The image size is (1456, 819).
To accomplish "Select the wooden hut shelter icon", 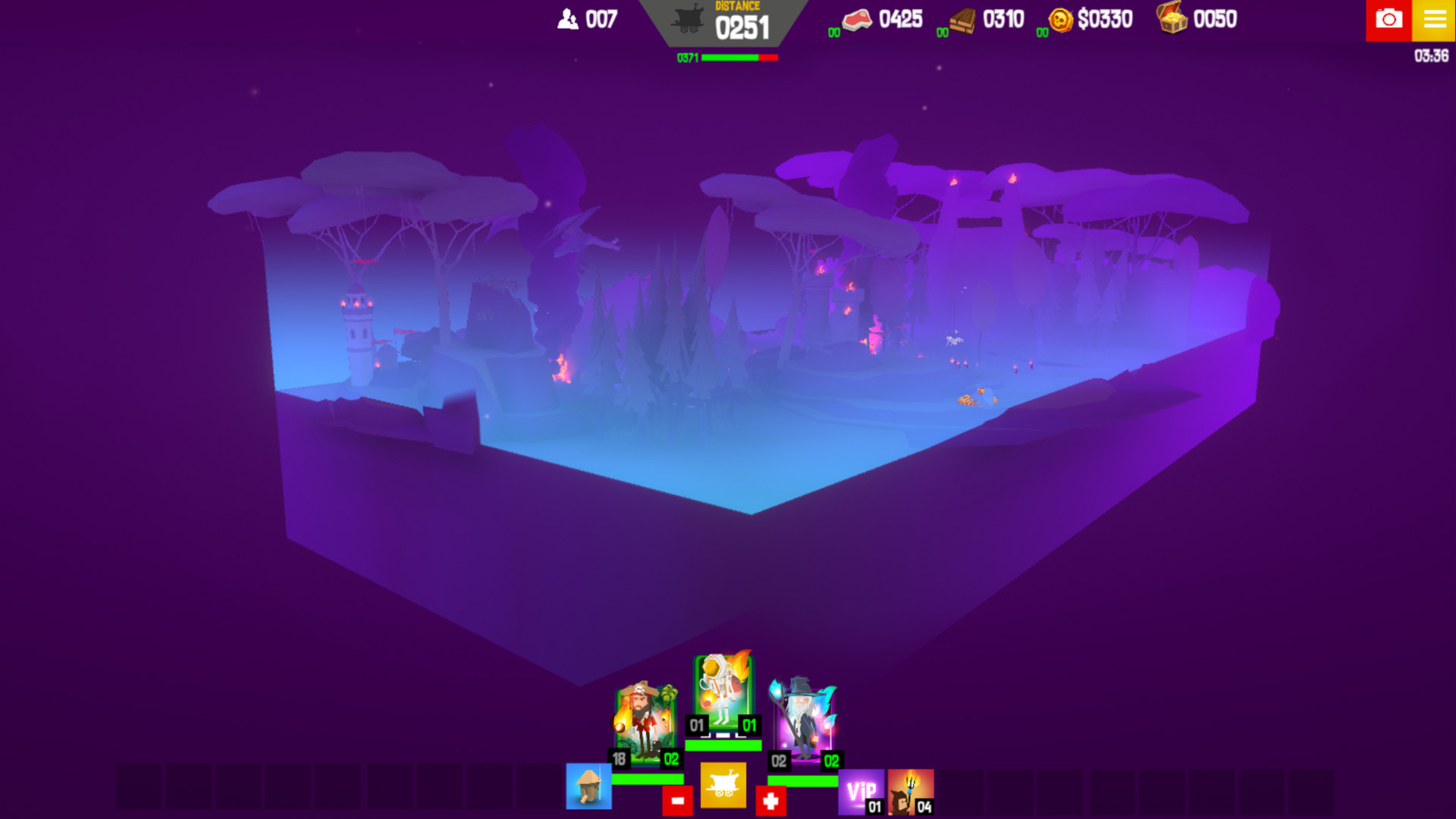I will [x=588, y=786].
